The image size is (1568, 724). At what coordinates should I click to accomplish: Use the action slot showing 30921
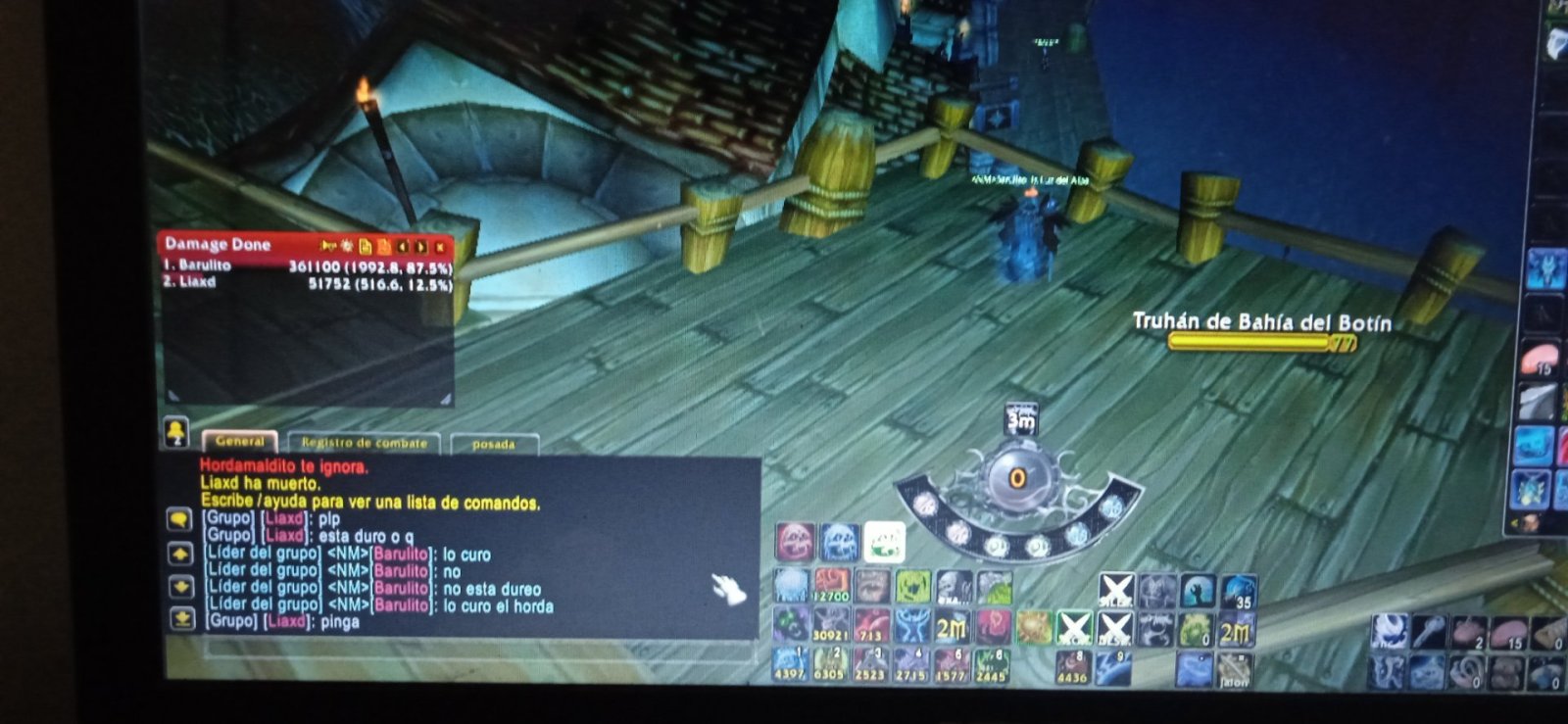pos(831,626)
